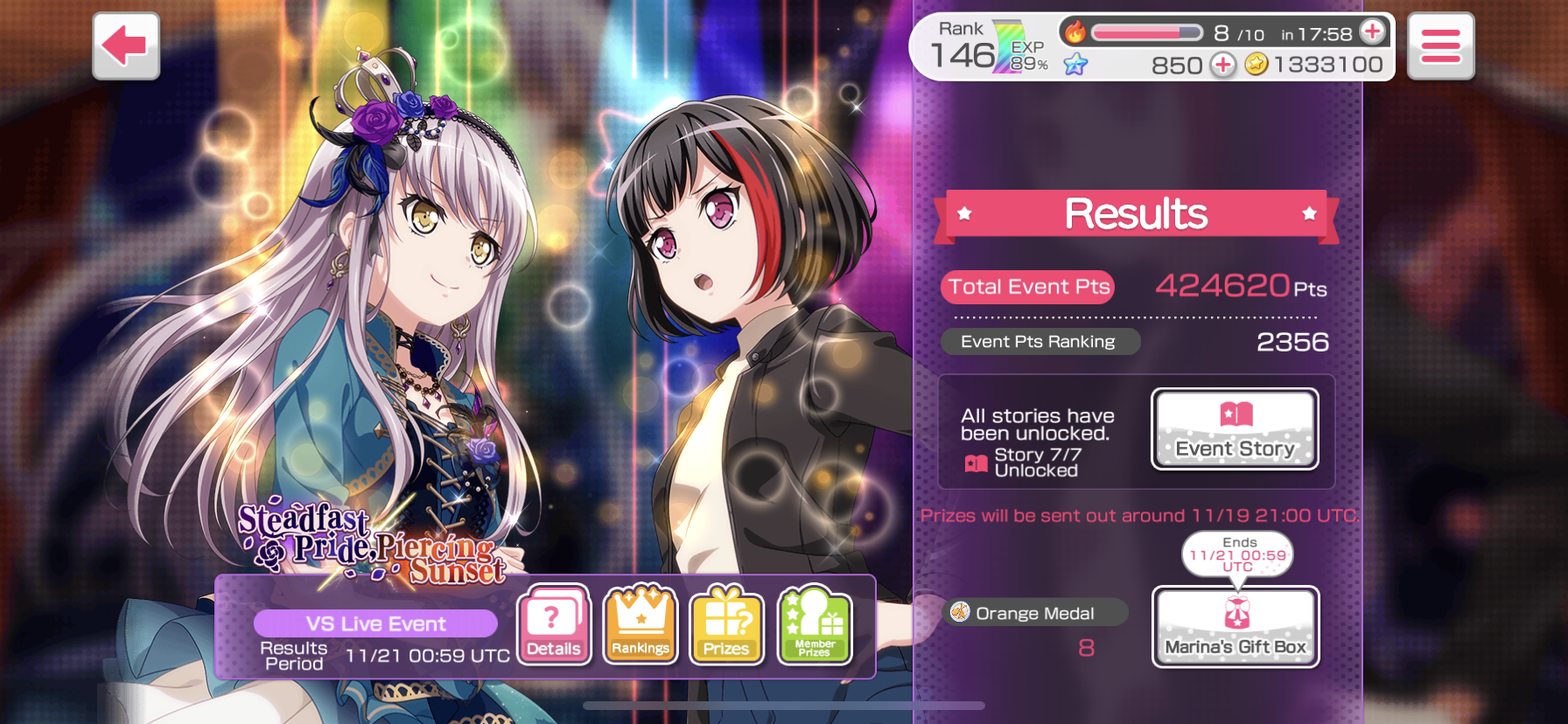Open Marina's Gift Box
The width and height of the screenshot is (1568, 724).
pos(1235,627)
